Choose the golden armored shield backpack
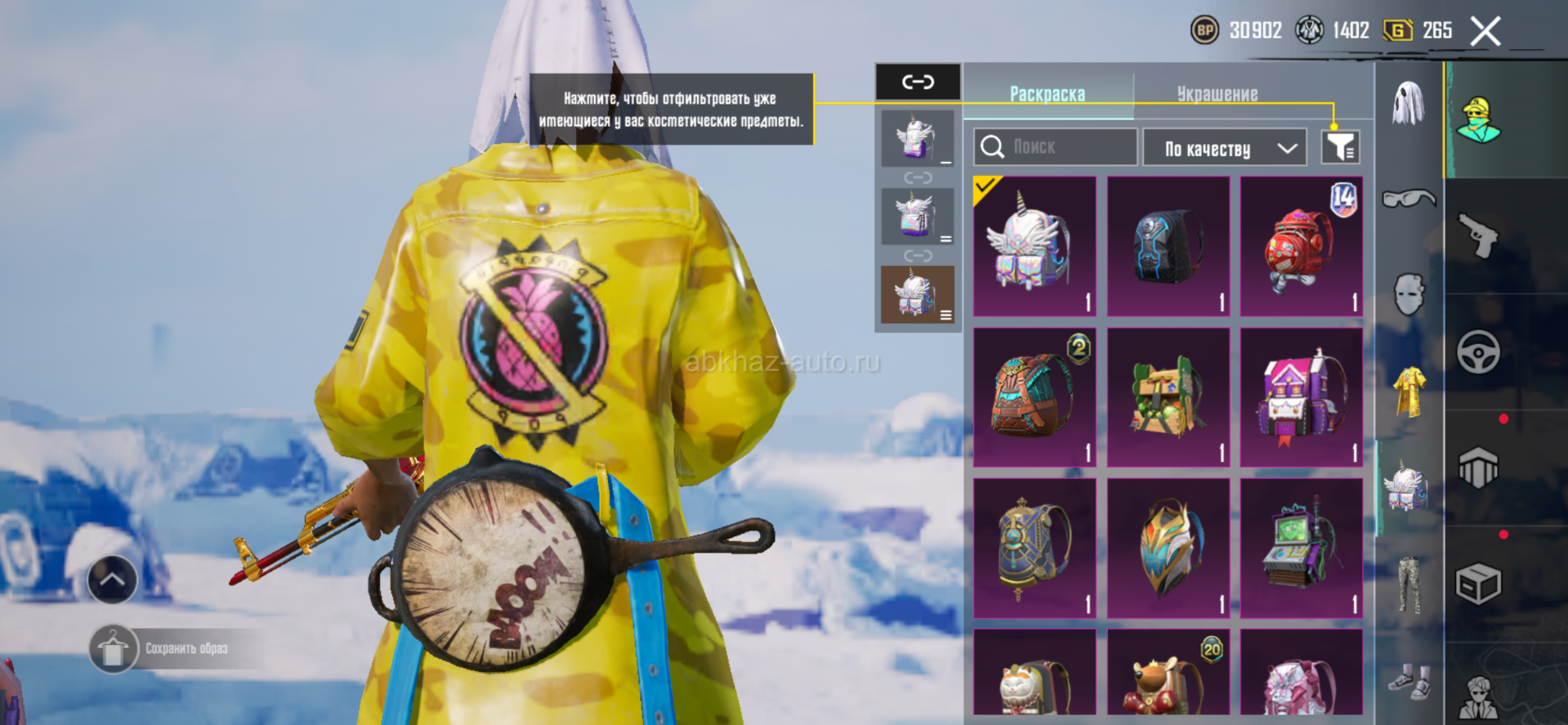The width and height of the screenshot is (1568, 725). click(x=1168, y=548)
